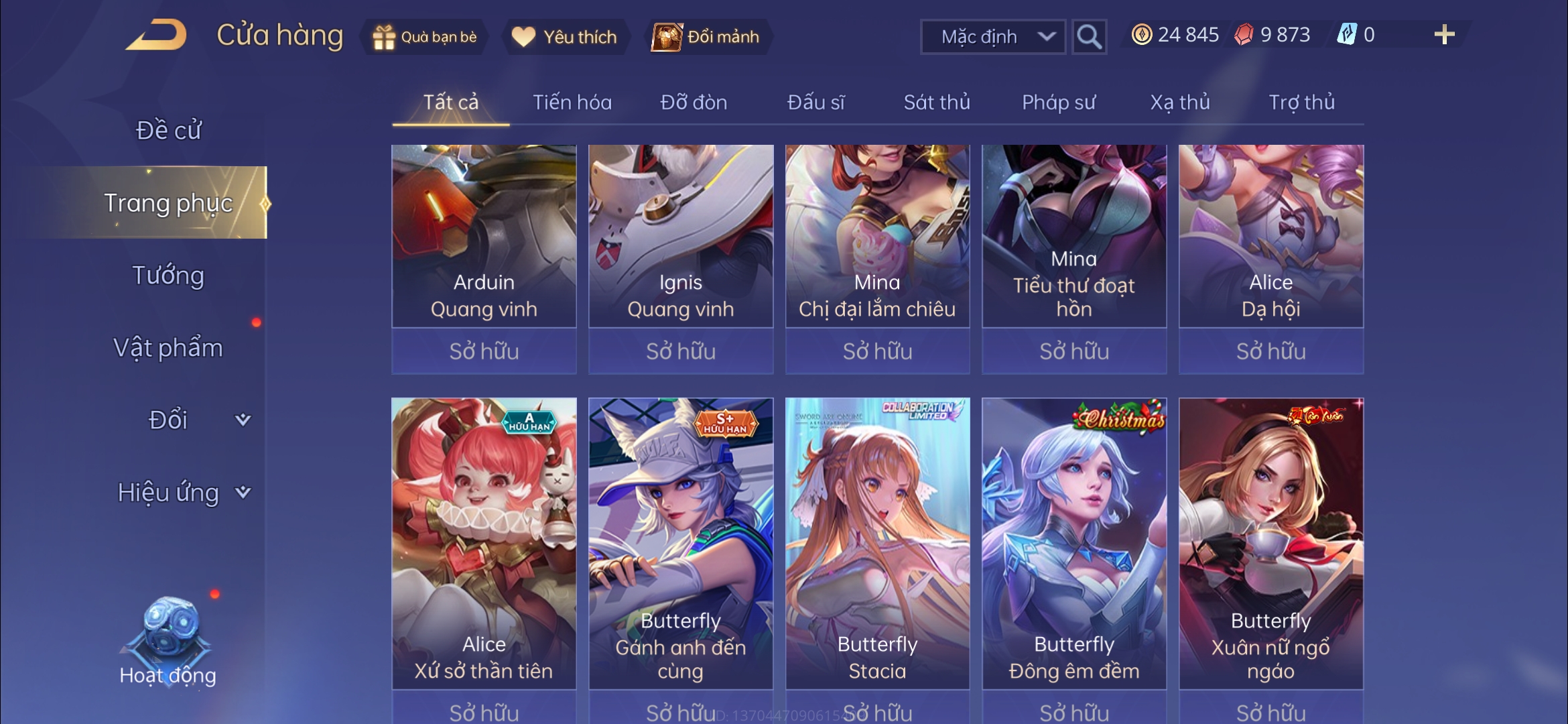Switch to the Tiến hóa tab
1568x724 pixels.
(x=570, y=102)
